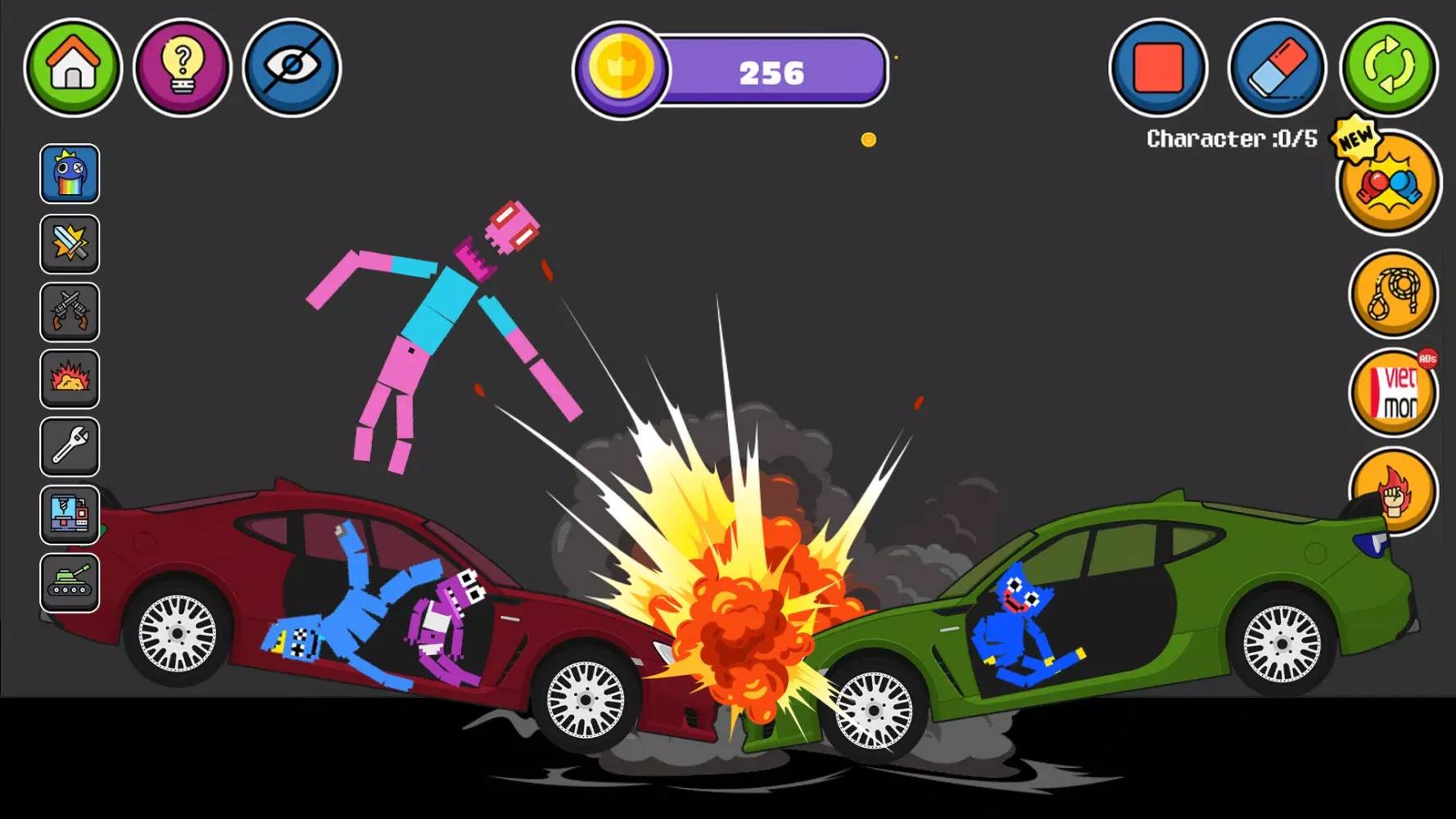1456x819 pixels.
Task: Activate the flaming fist button
Action: tap(1392, 491)
